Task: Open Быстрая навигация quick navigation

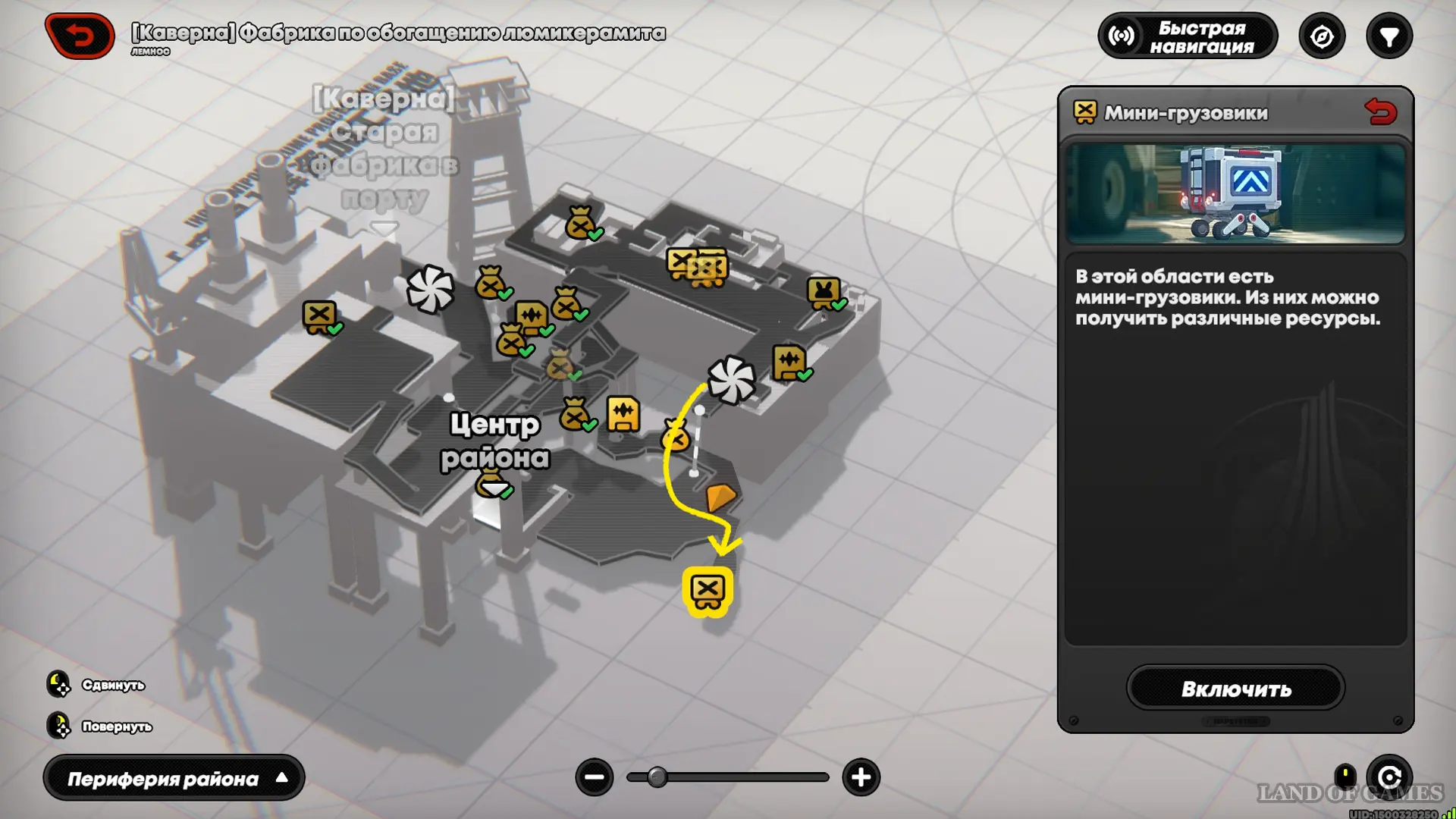Action: coord(1188,36)
